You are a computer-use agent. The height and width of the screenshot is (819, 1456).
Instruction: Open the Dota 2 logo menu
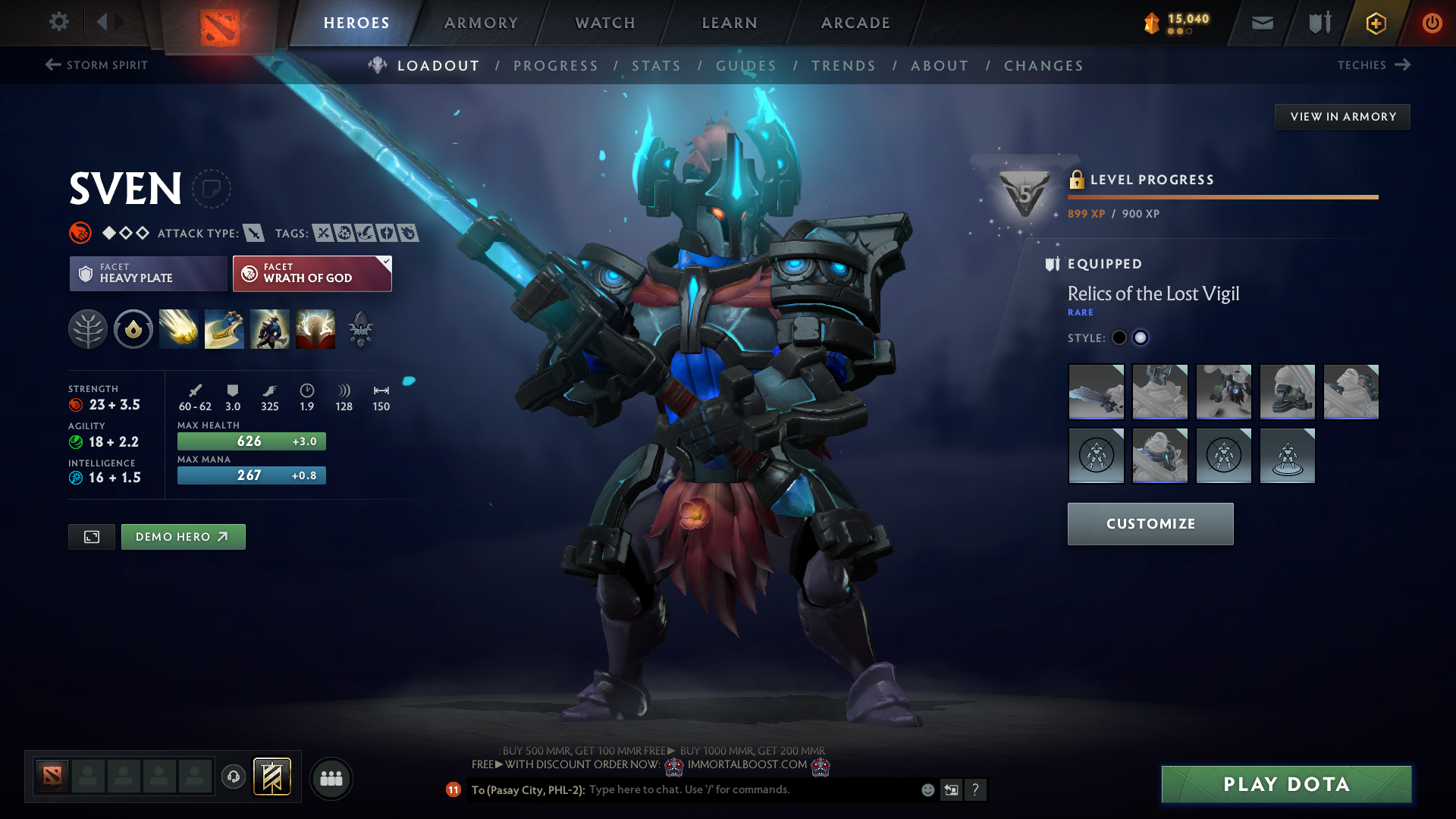219,23
